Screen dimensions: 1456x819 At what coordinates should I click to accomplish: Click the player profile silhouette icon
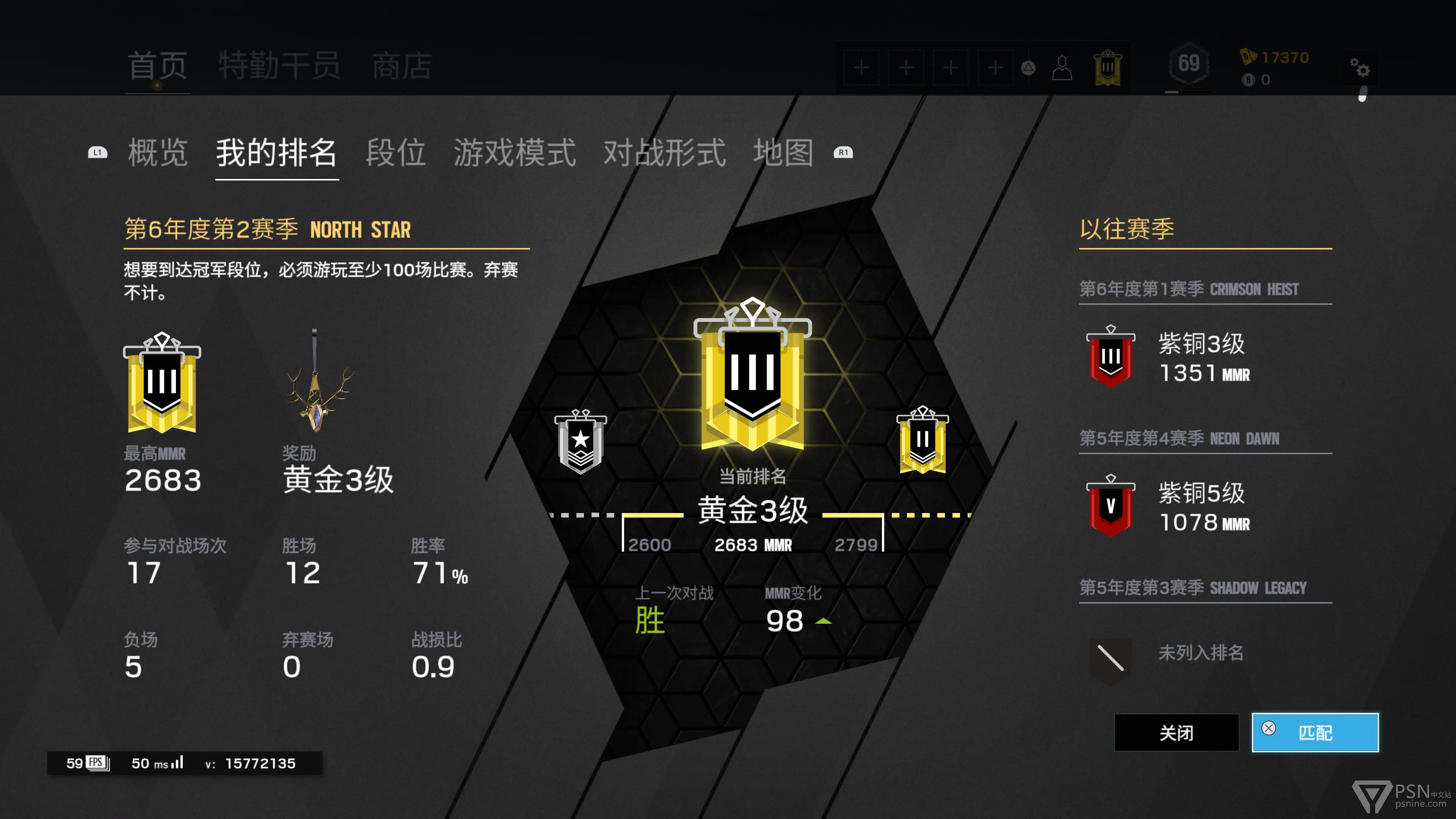pos(1062,68)
